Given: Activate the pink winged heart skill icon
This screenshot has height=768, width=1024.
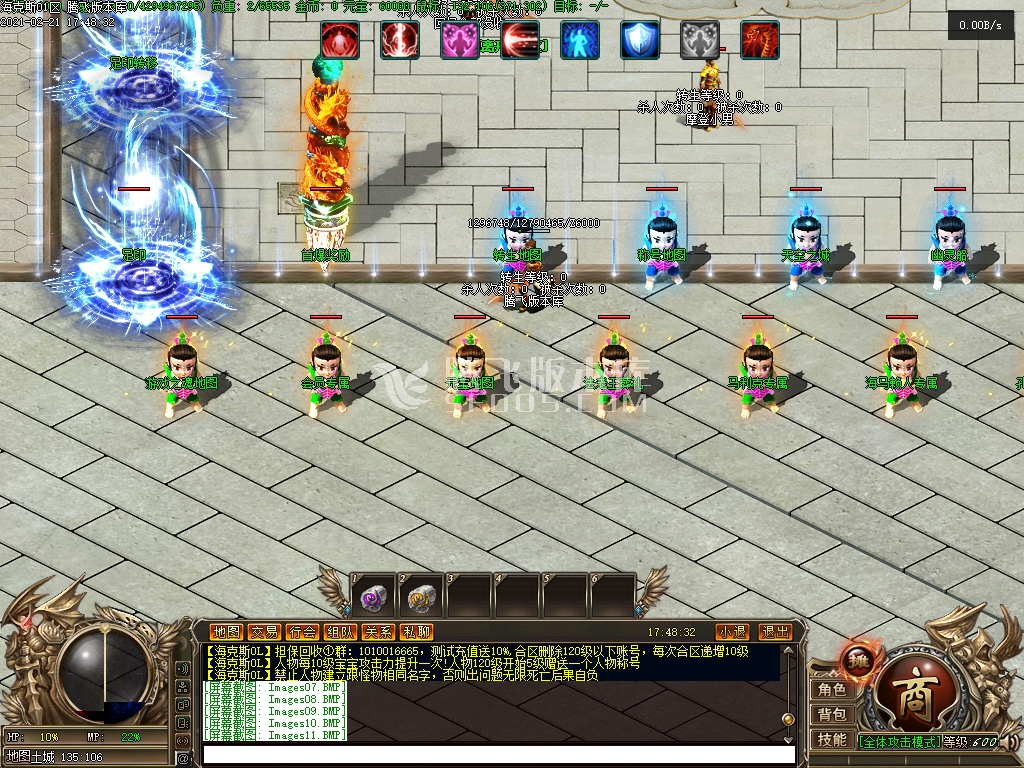Looking at the screenshot, I should (x=459, y=40).
